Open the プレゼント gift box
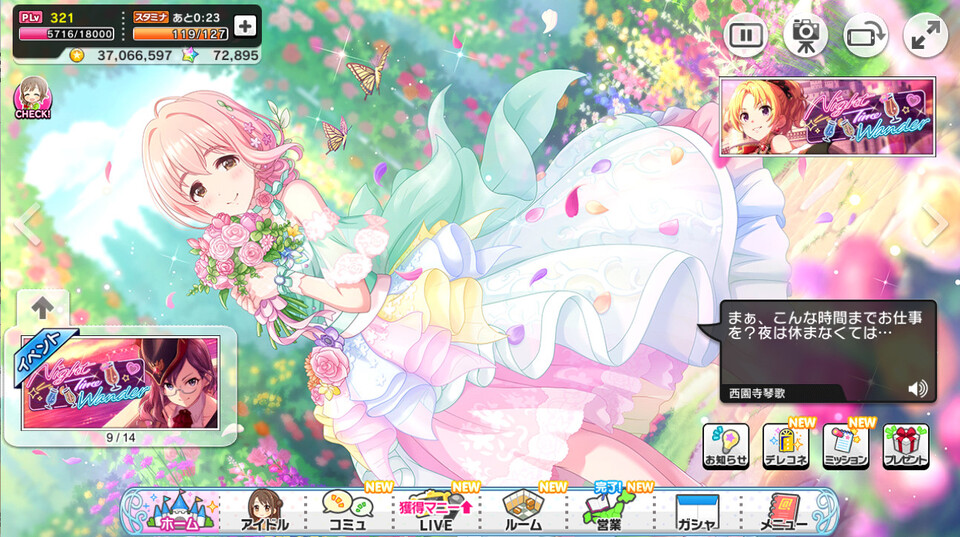960x537 pixels. click(905, 446)
